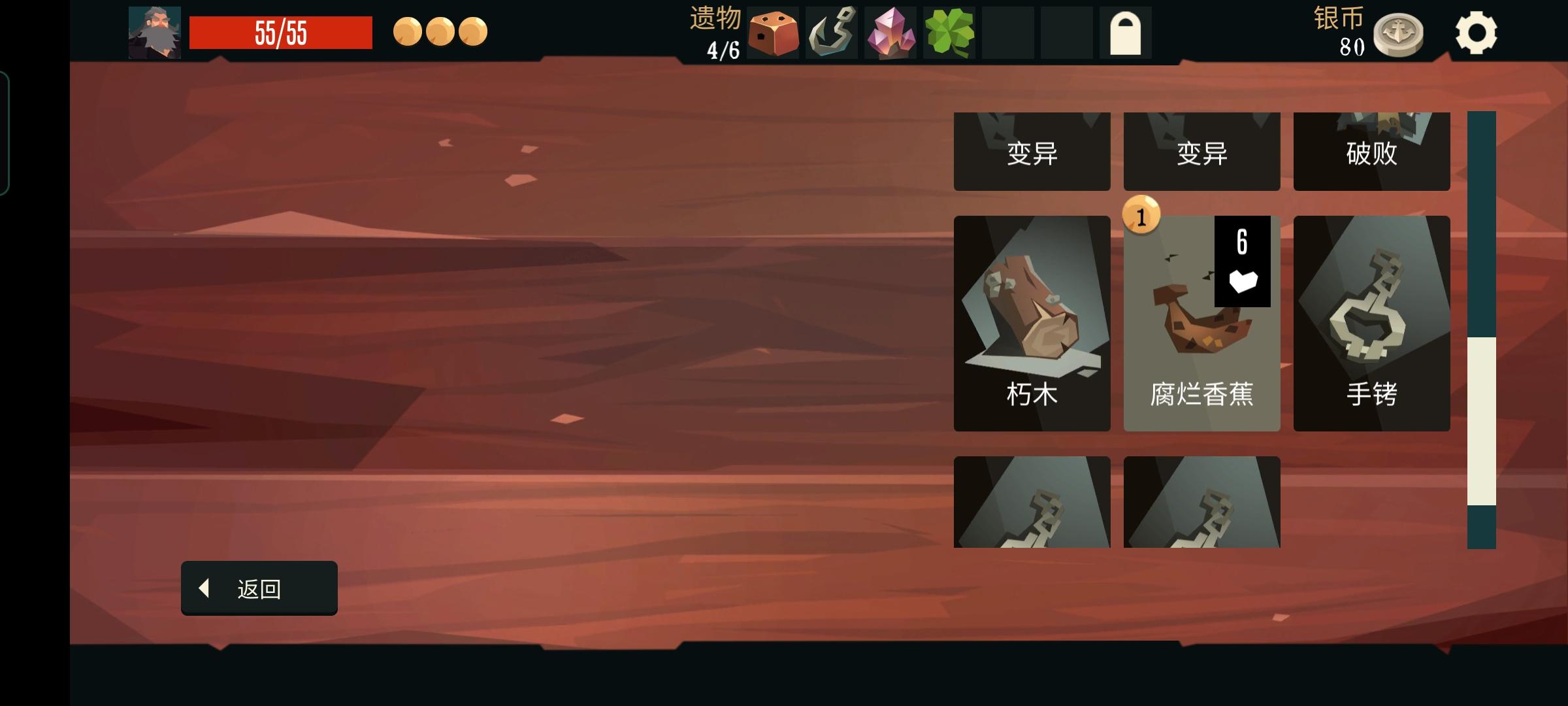Image resolution: width=1568 pixels, height=706 pixels.
Task: Select the 破败 card
Action: (1371, 152)
